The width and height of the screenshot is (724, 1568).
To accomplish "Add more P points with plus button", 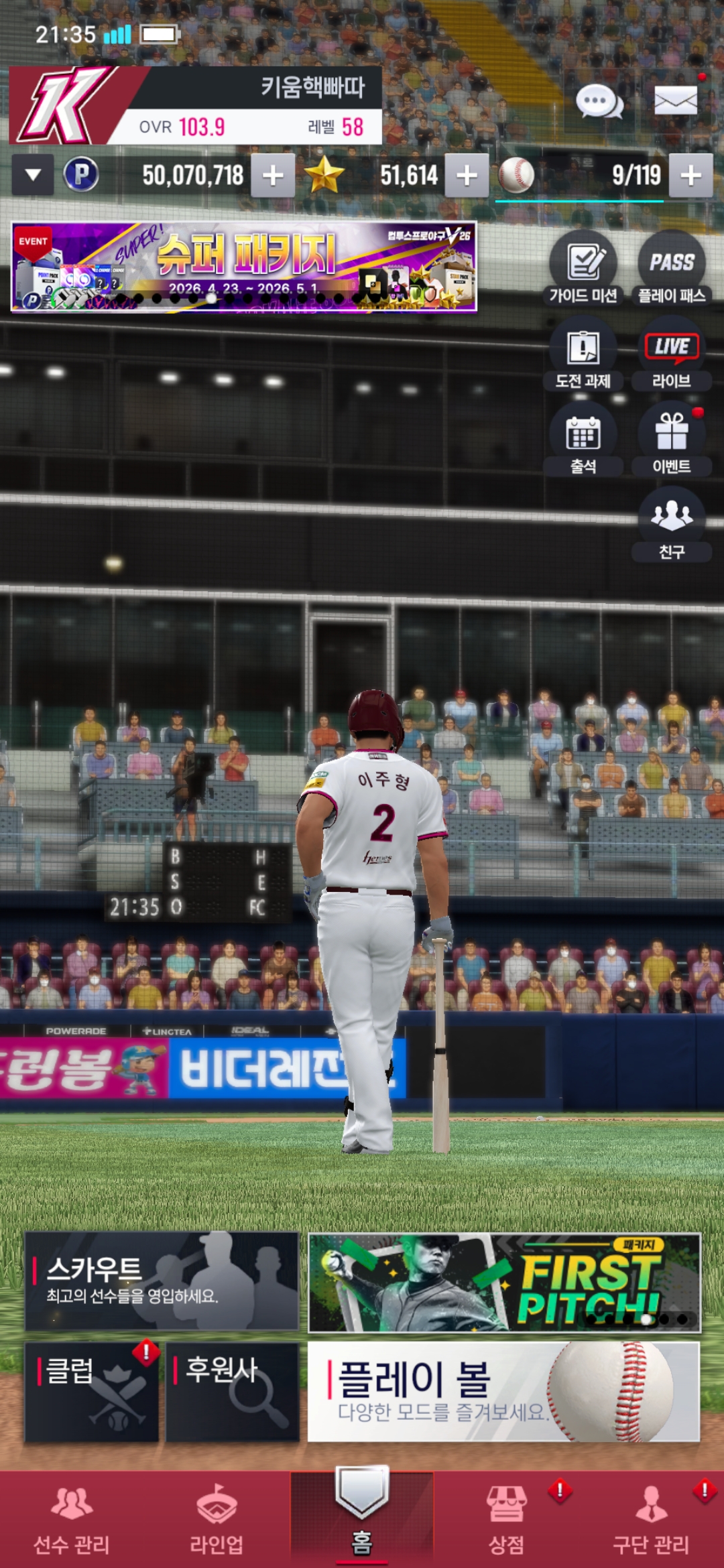I will (272, 176).
